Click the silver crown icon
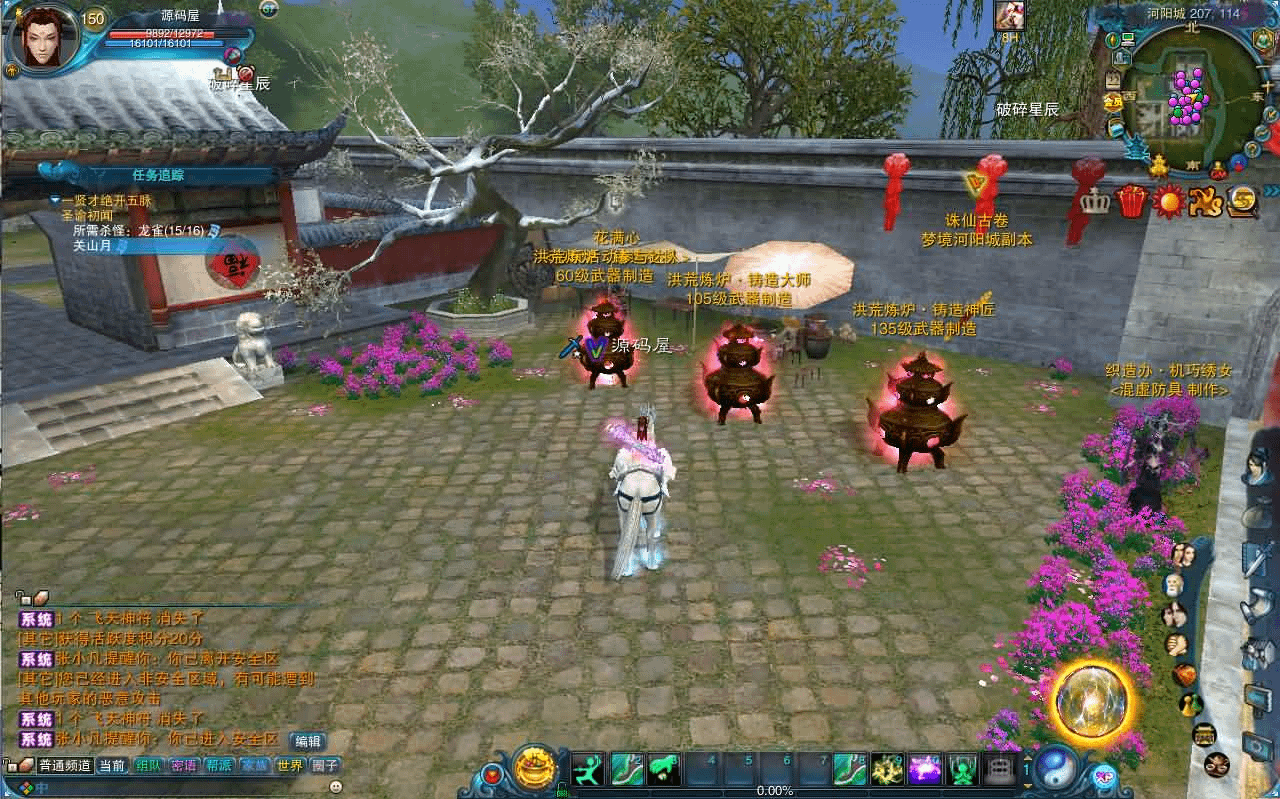The width and height of the screenshot is (1280, 799). 1097,201
